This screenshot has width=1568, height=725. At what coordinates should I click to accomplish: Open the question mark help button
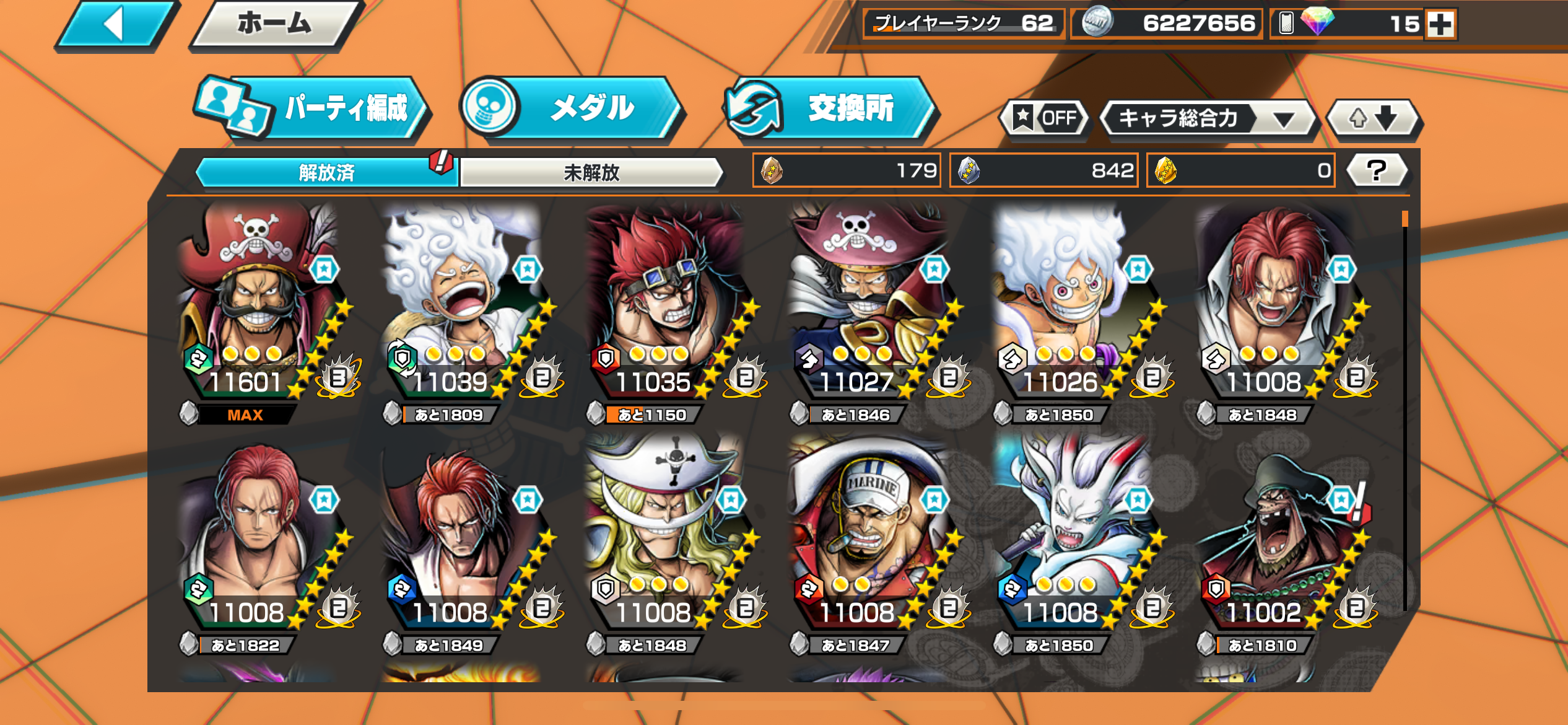click(1377, 170)
